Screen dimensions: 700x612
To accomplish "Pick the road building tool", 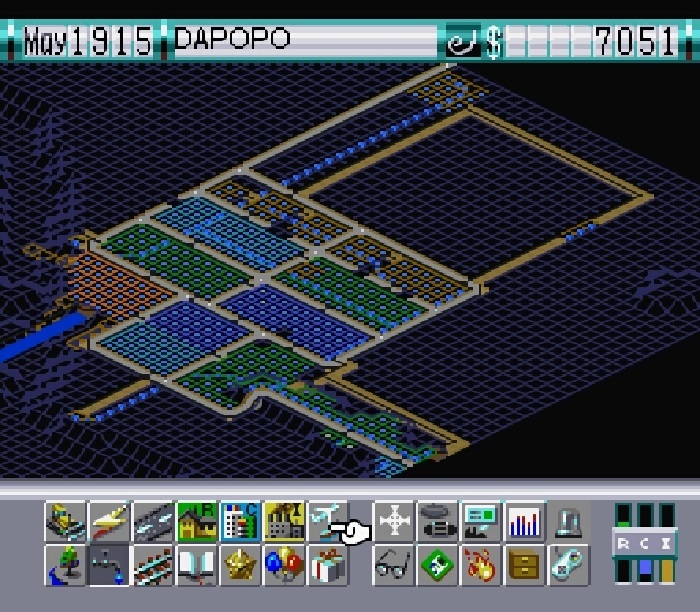I will [153, 521].
